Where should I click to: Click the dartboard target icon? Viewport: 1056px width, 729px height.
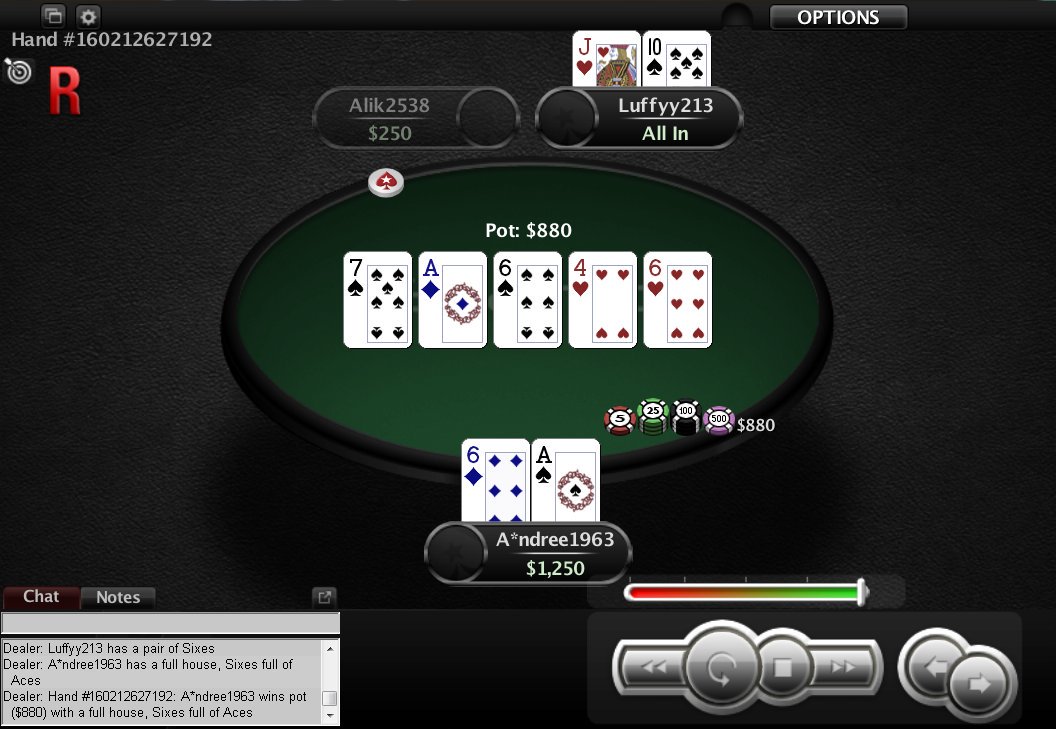(x=17, y=70)
